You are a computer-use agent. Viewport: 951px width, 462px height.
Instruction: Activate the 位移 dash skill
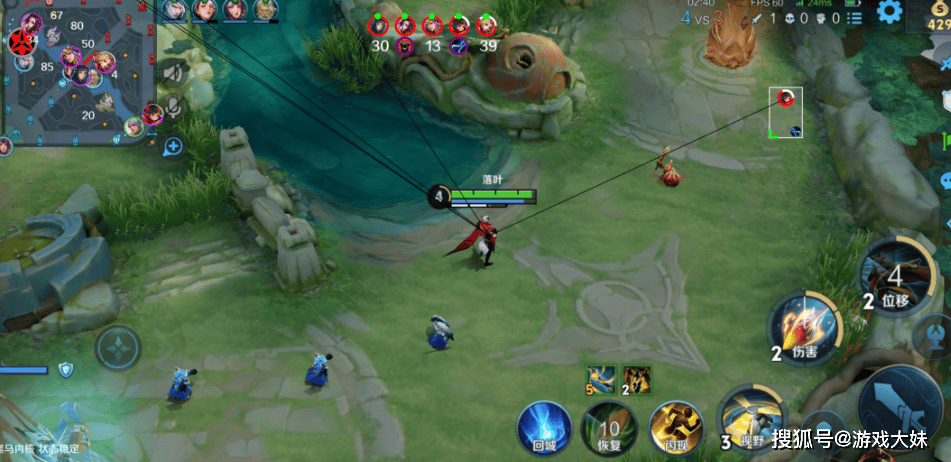[x=895, y=275]
